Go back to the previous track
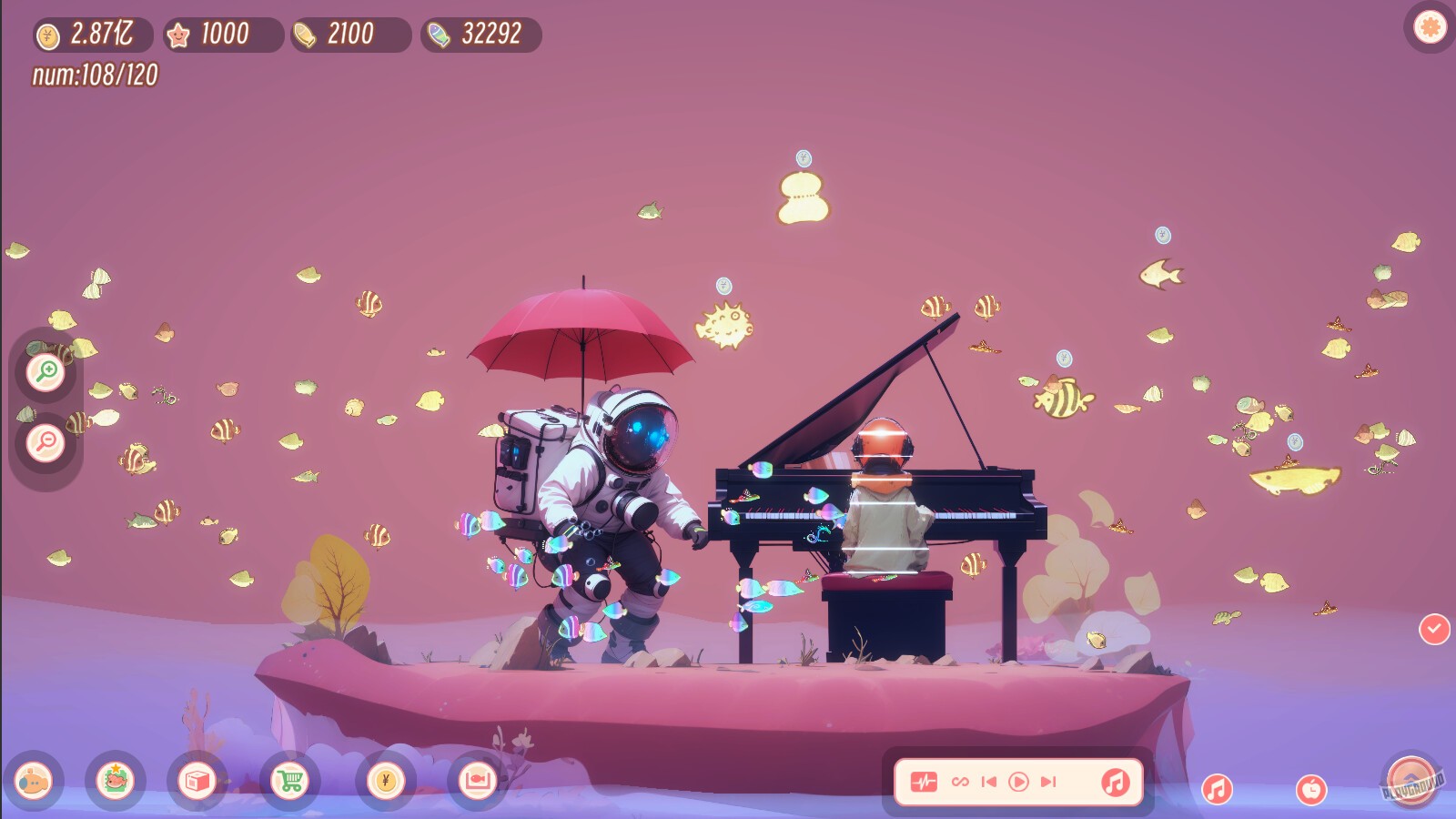Image resolution: width=1456 pixels, height=819 pixels. point(988,780)
